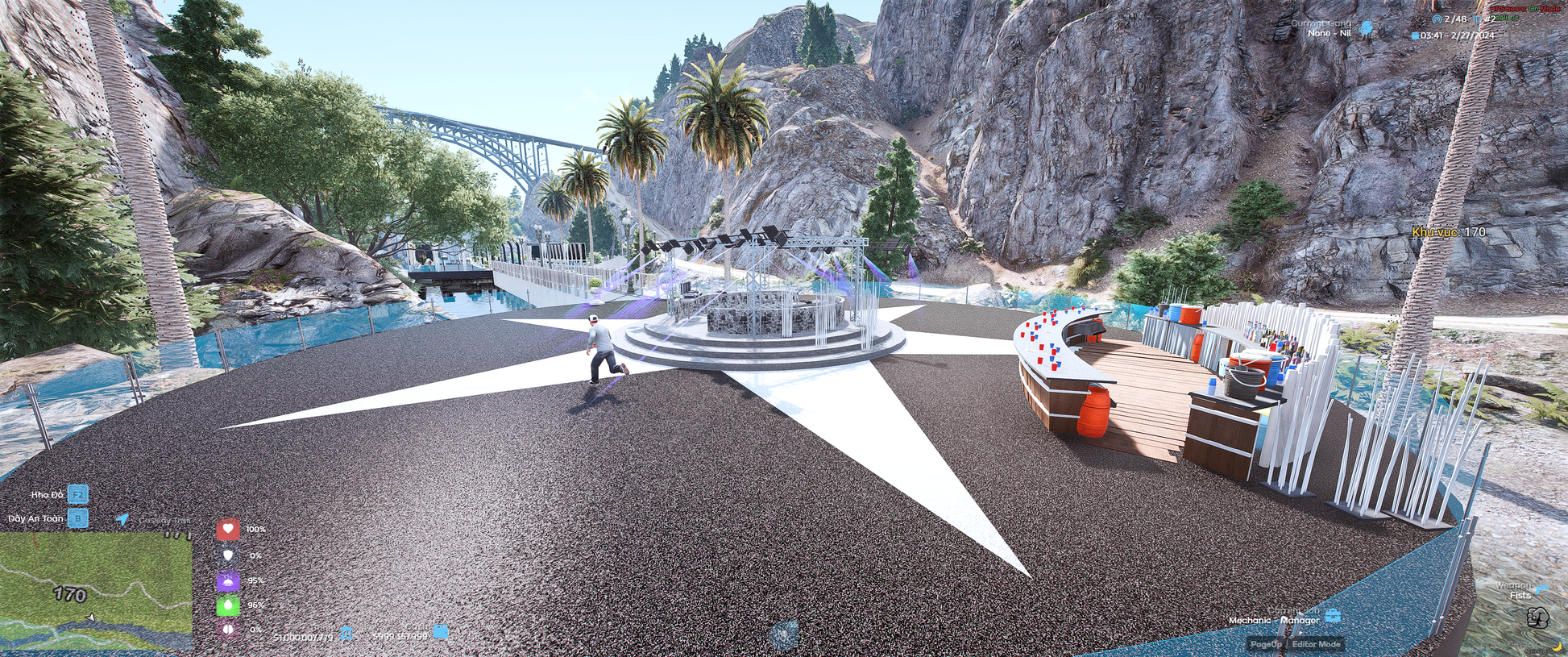Select the fists weapon icon

(x=1537, y=618)
